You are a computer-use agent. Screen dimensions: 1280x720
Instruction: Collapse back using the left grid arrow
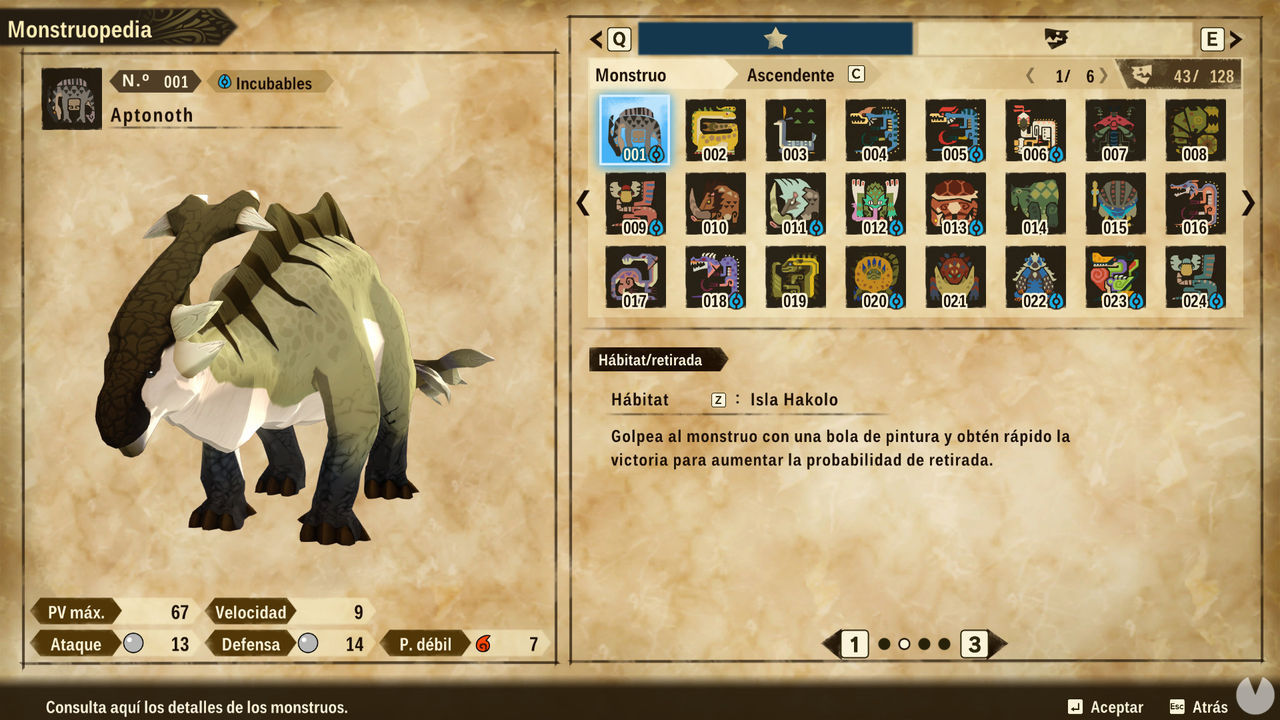(583, 203)
